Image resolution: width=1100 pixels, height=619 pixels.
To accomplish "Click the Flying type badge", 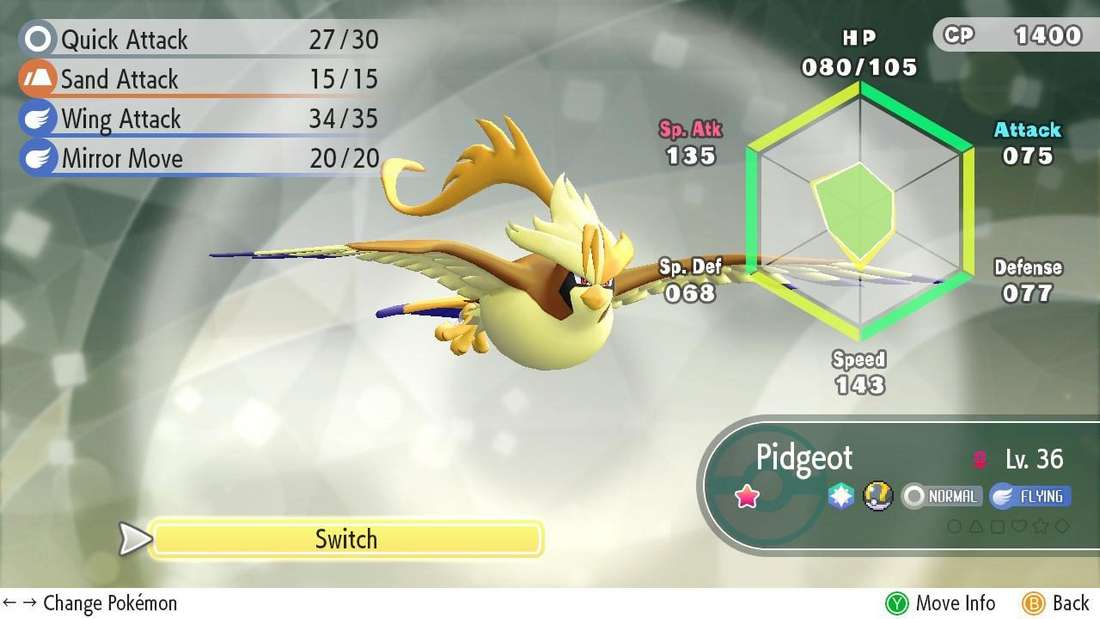I will pos(1030,496).
